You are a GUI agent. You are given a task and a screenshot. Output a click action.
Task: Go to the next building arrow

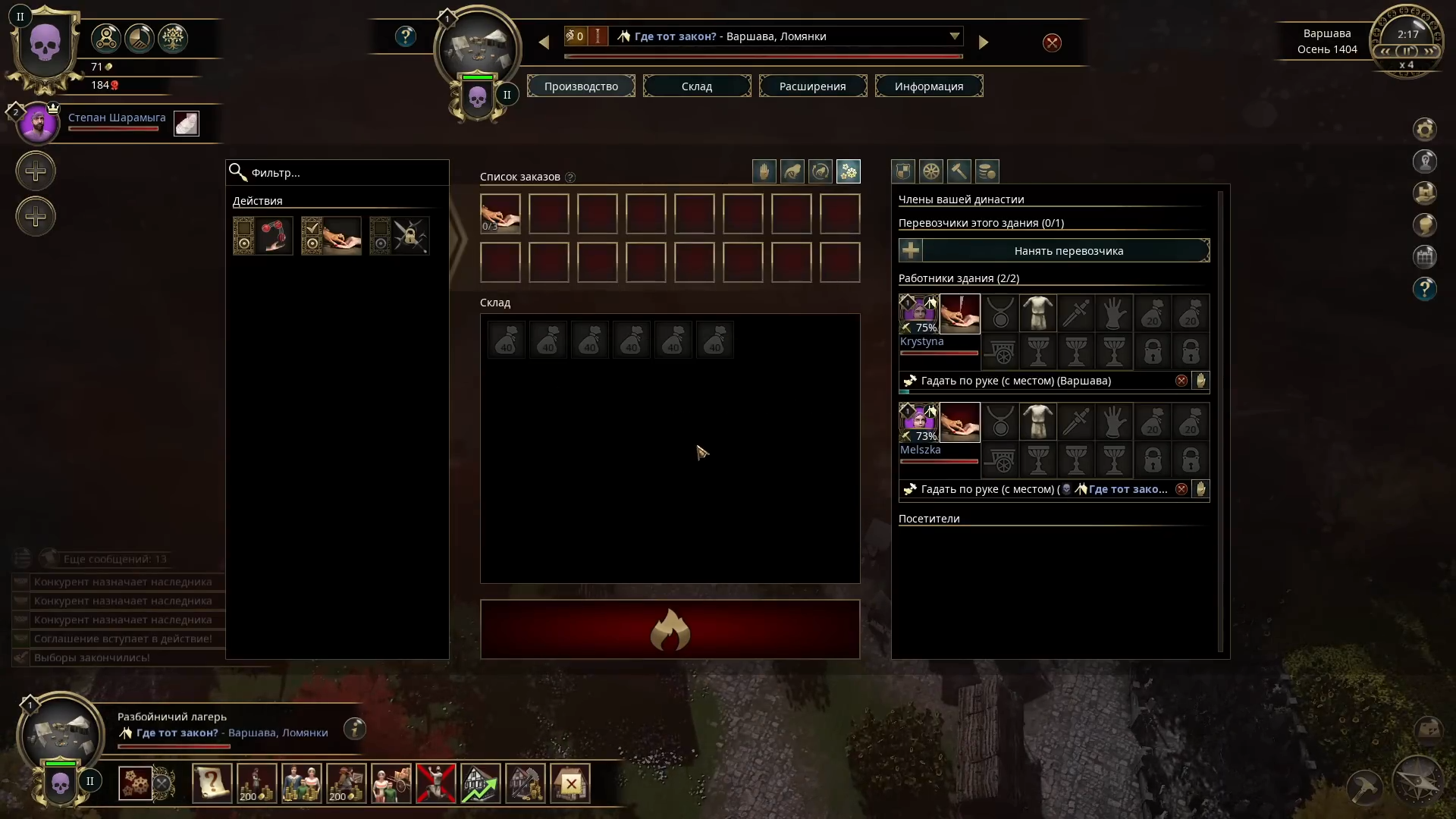(x=984, y=43)
